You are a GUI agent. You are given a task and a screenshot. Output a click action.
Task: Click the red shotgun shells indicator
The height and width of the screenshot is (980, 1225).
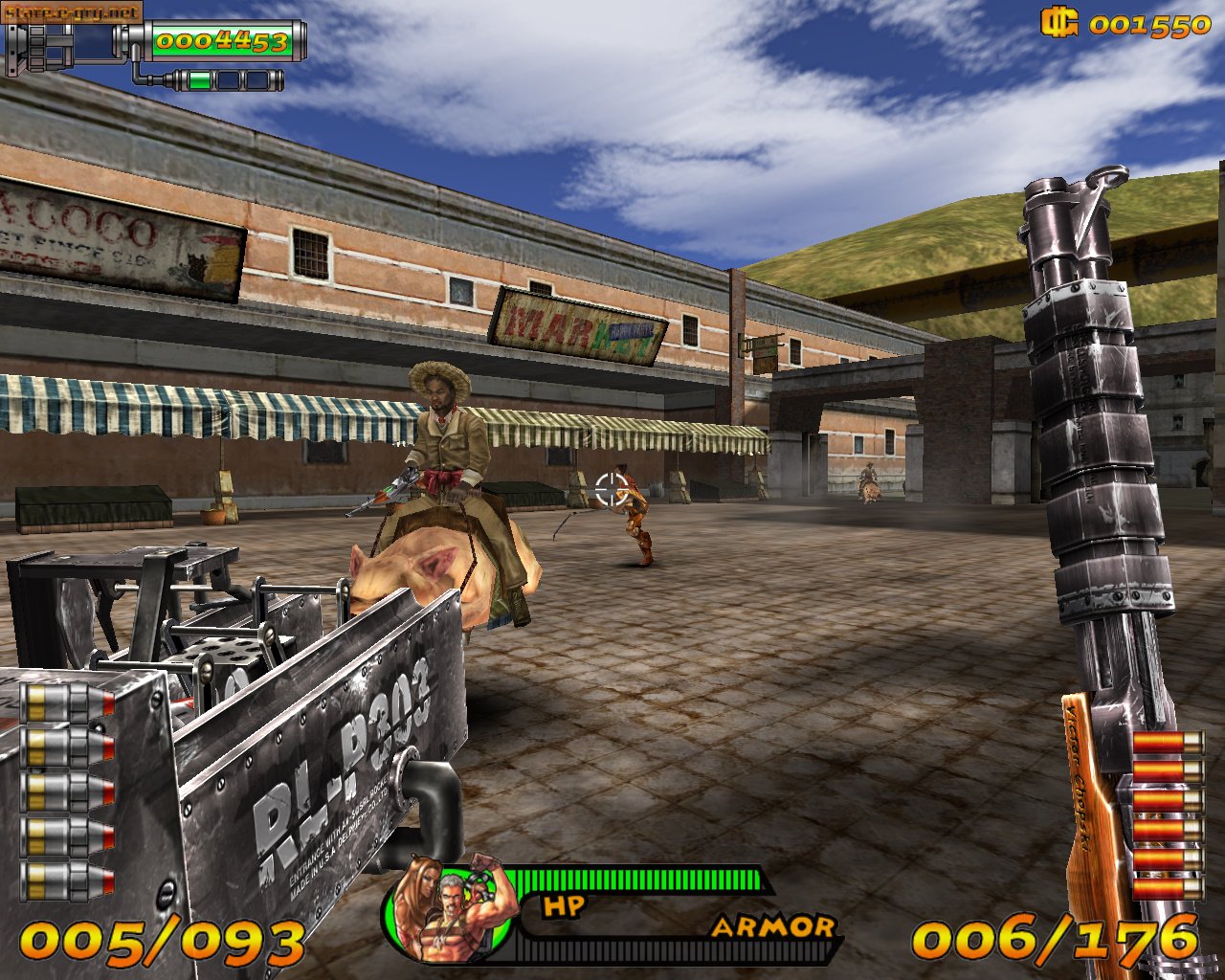(x=1167, y=815)
